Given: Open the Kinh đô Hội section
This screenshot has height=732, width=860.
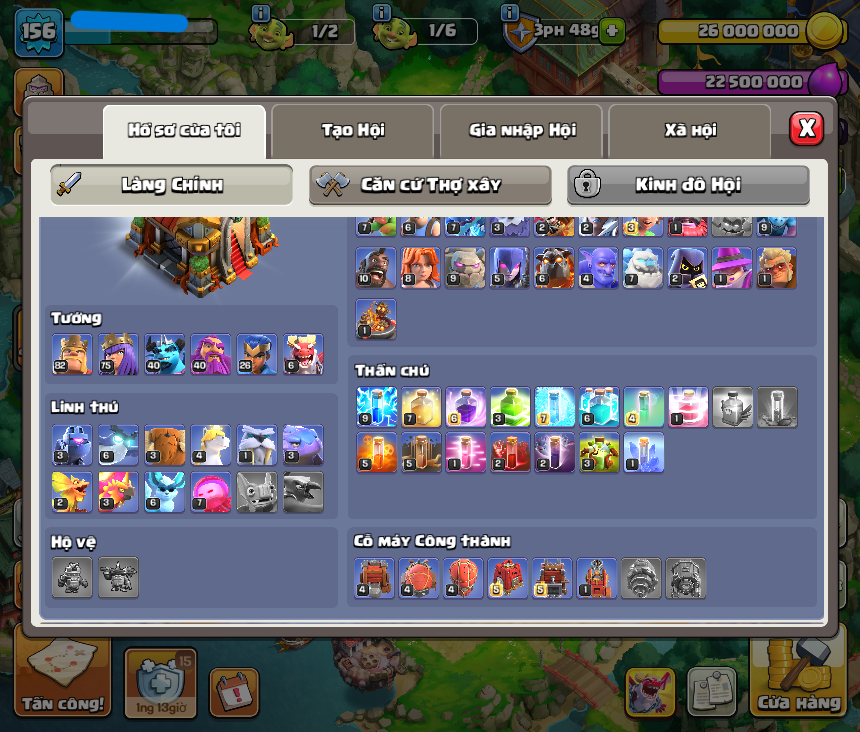Looking at the screenshot, I should (688, 185).
